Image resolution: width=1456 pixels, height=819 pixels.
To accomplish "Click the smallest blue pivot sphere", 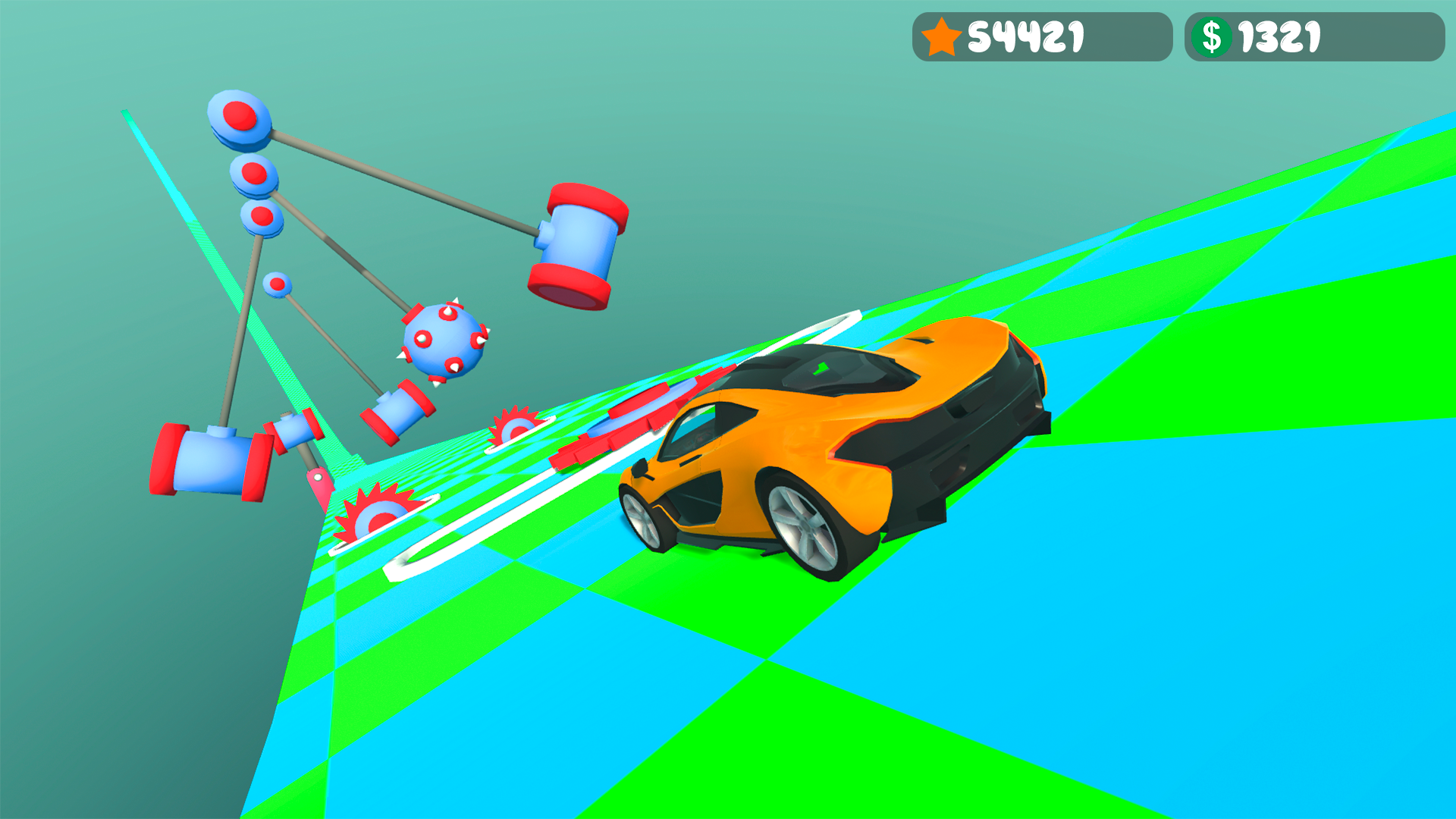I will [x=275, y=284].
